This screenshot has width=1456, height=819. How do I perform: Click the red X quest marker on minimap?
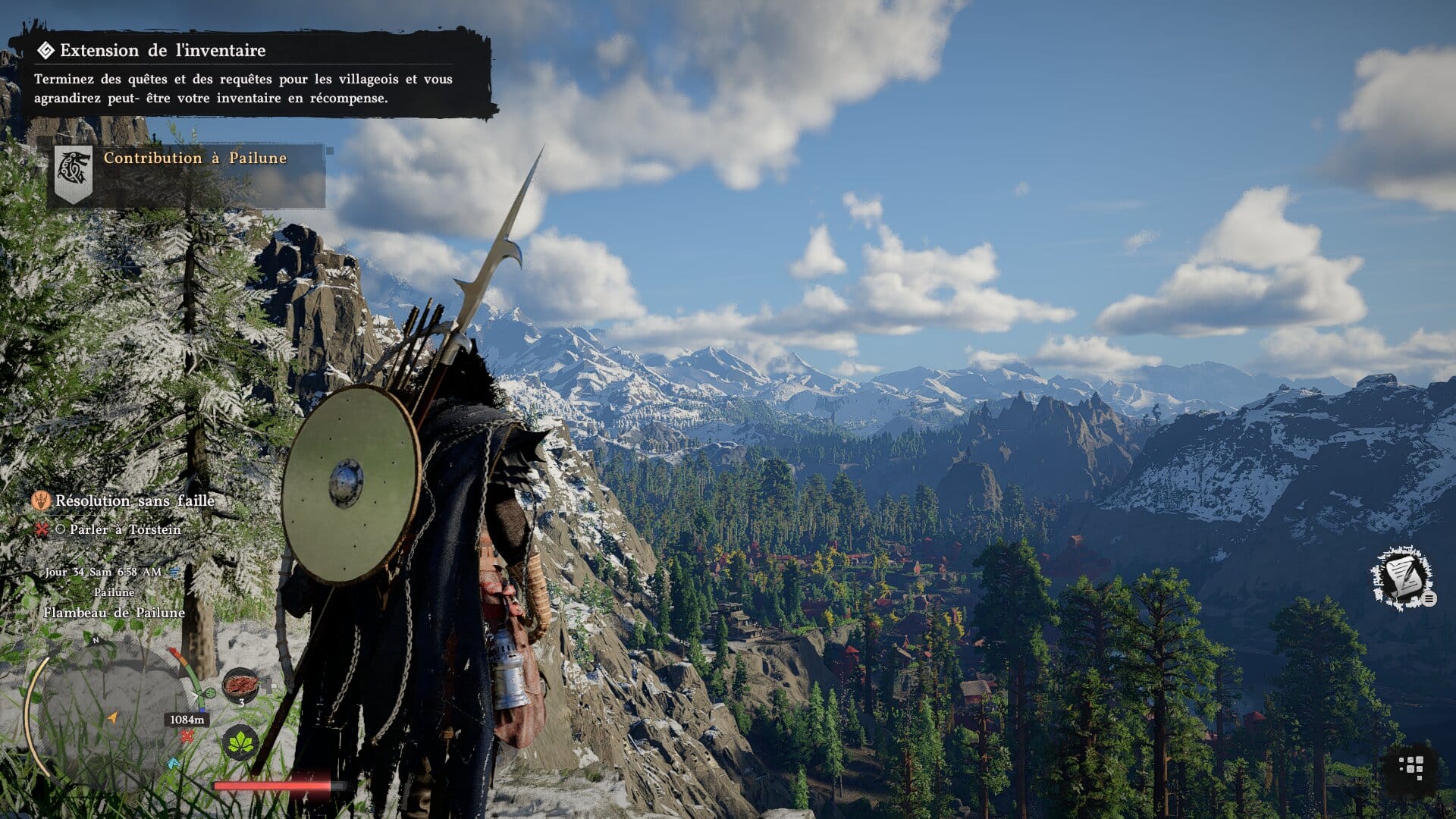(x=187, y=736)
